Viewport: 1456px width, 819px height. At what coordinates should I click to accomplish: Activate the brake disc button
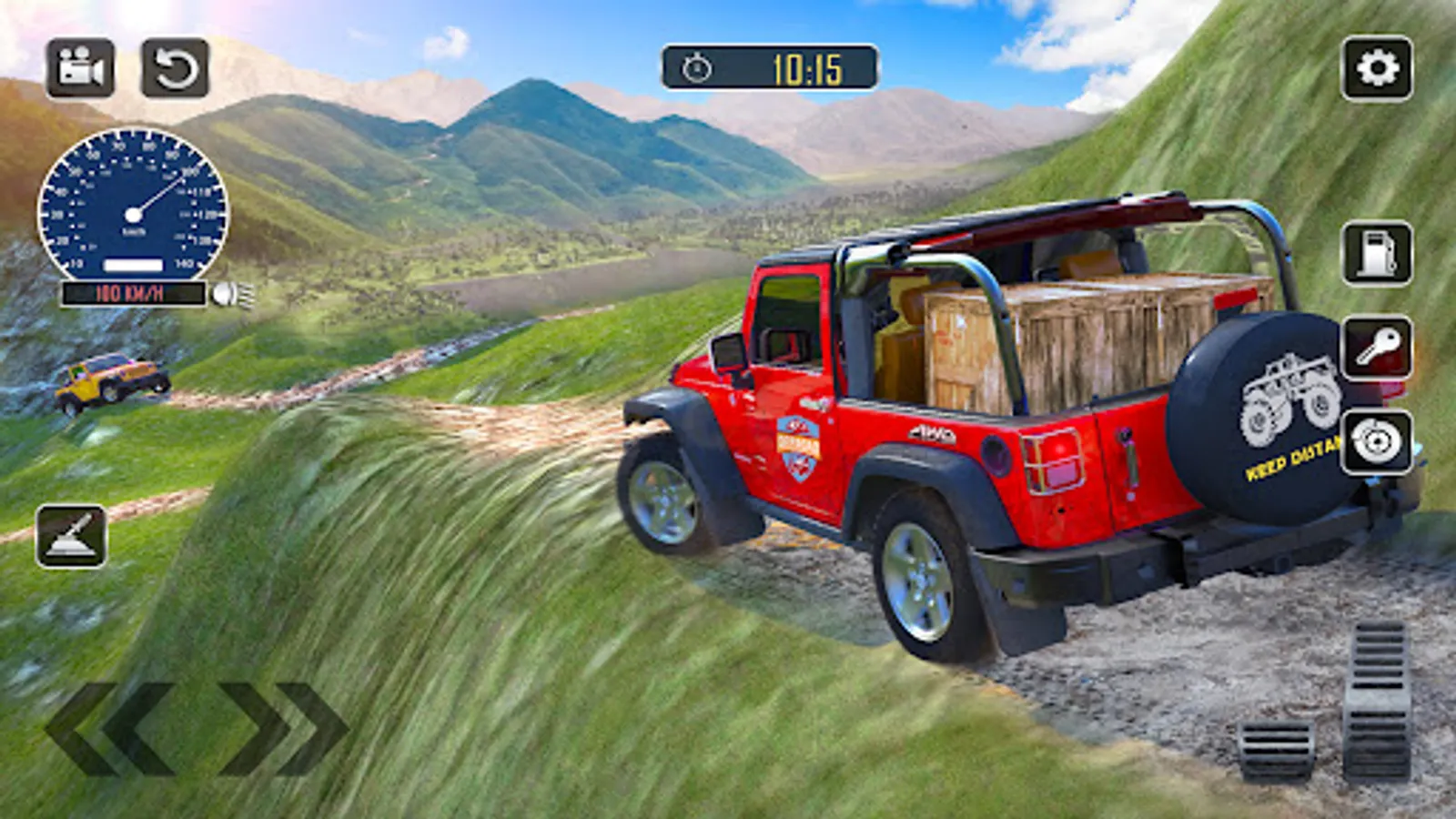point(1377,442)
